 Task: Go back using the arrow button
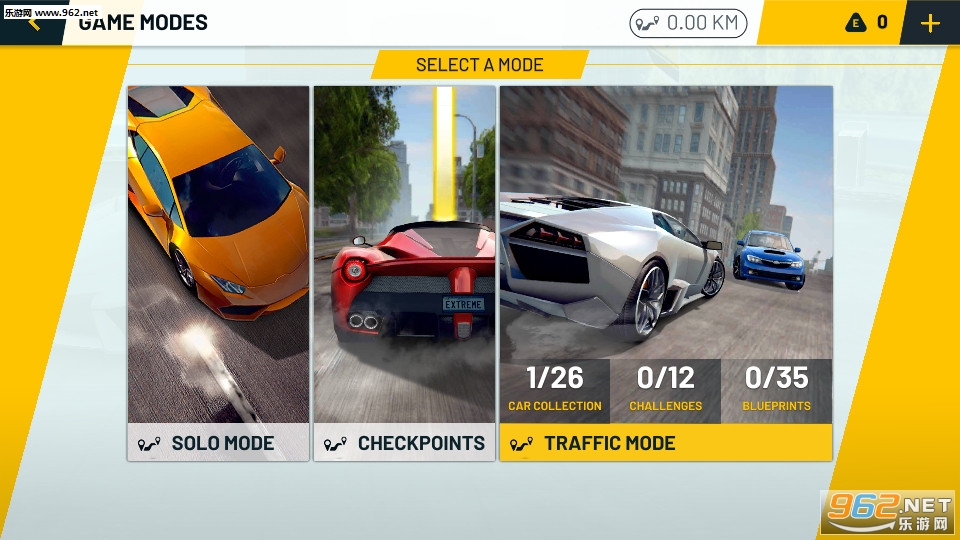(x=34, y=22)
